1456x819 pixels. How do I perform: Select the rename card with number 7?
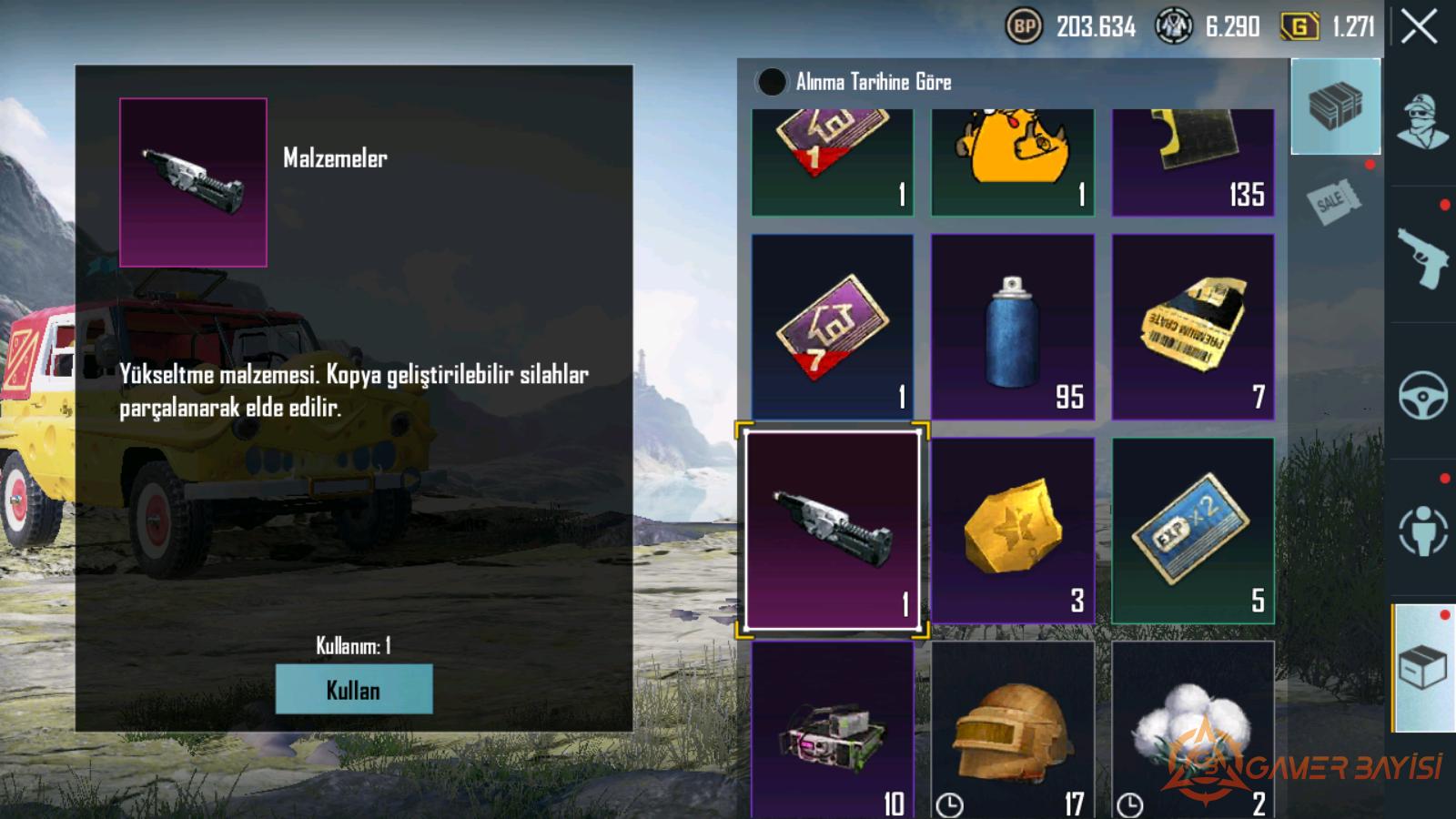(832, 327)
